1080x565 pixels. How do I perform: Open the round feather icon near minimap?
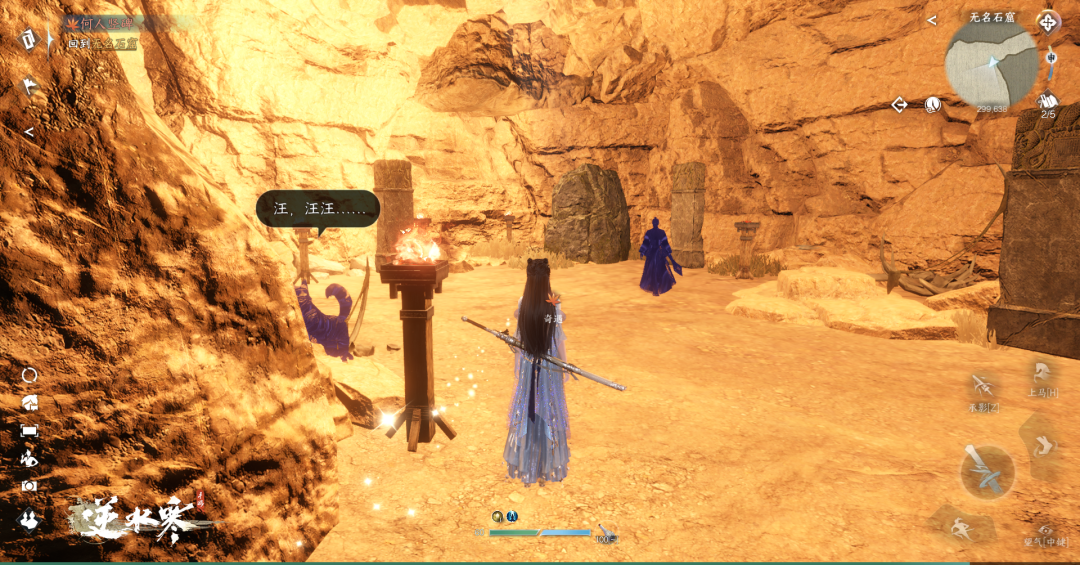932,104
